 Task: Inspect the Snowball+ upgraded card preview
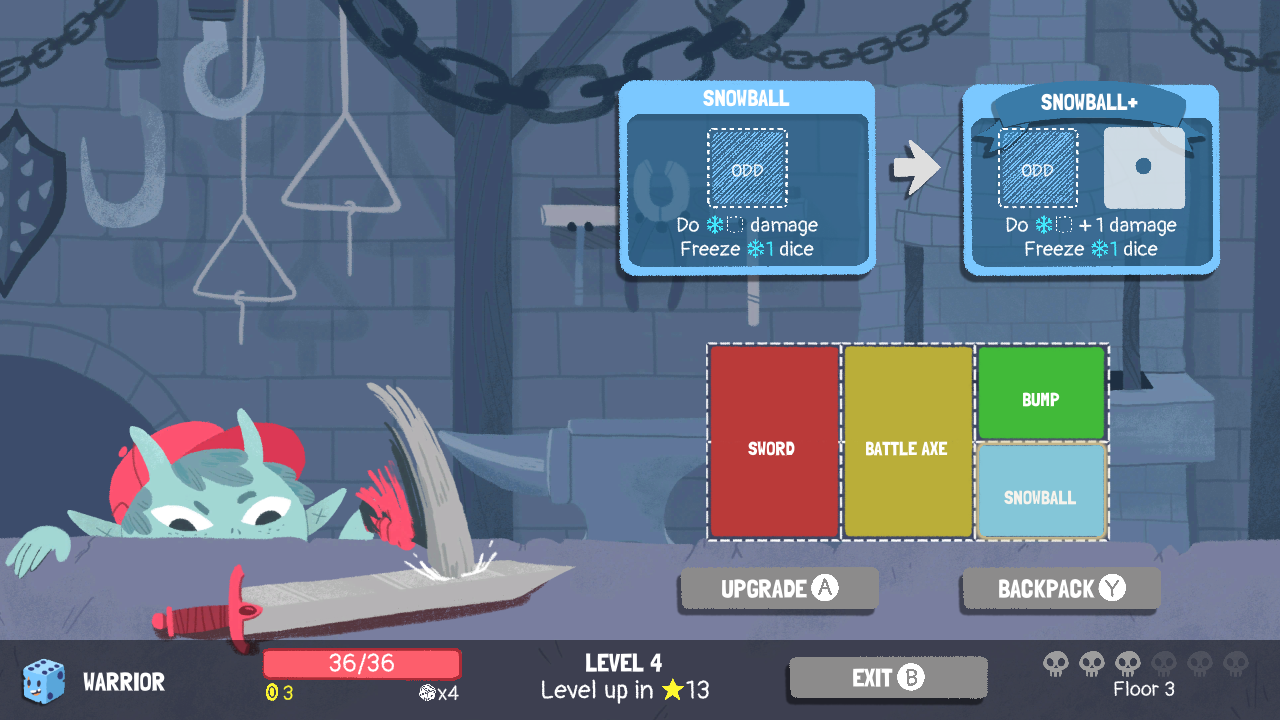1090,180
